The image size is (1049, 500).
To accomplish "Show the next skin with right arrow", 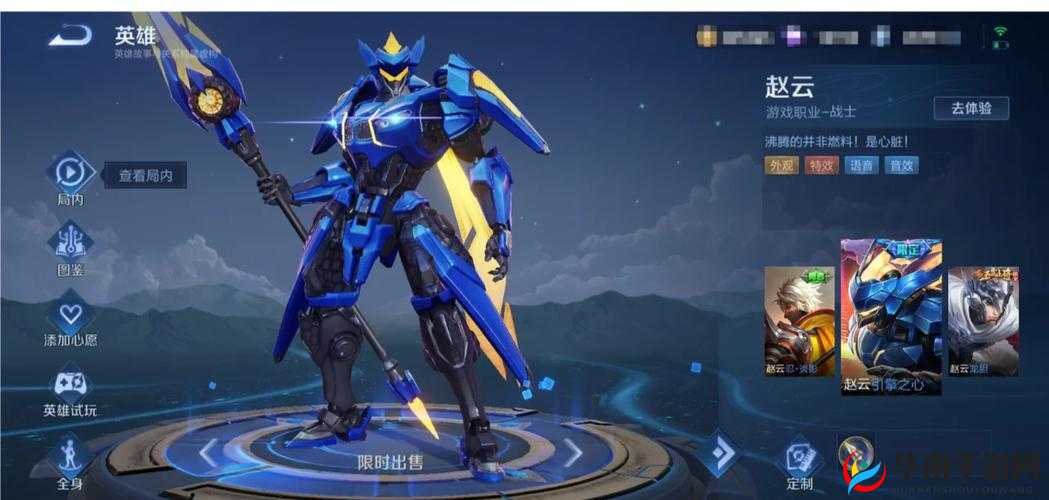I will coord(572,453).
